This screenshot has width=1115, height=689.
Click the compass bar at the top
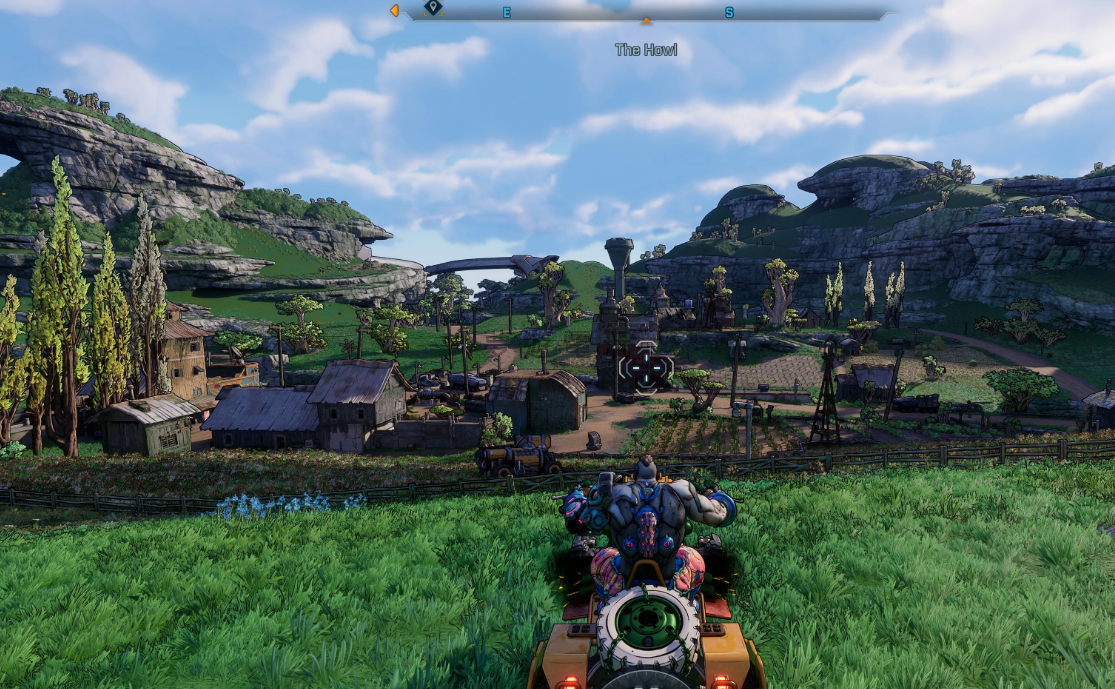tap(645, 13)
